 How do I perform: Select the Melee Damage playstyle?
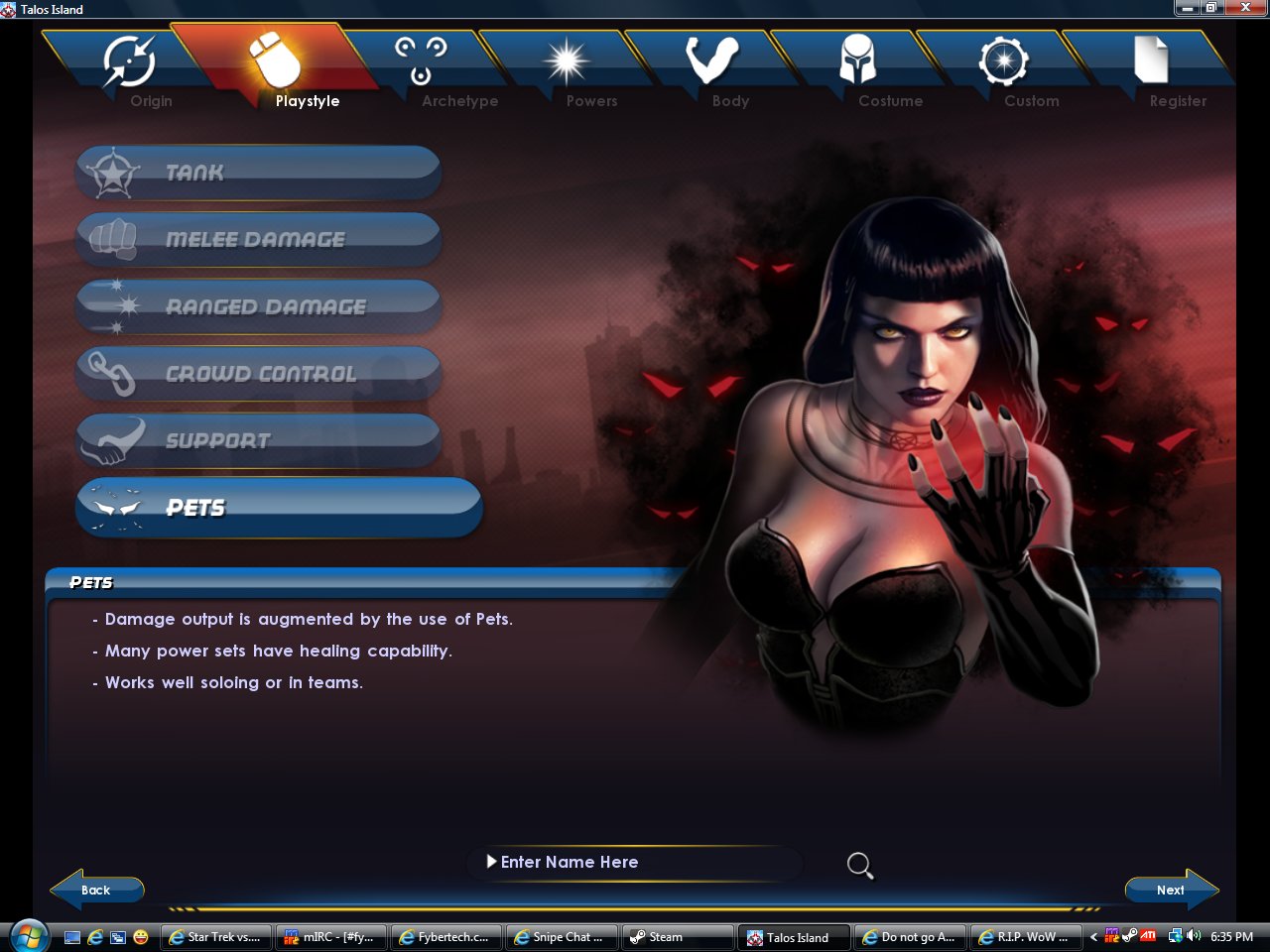tap(258, 239)
